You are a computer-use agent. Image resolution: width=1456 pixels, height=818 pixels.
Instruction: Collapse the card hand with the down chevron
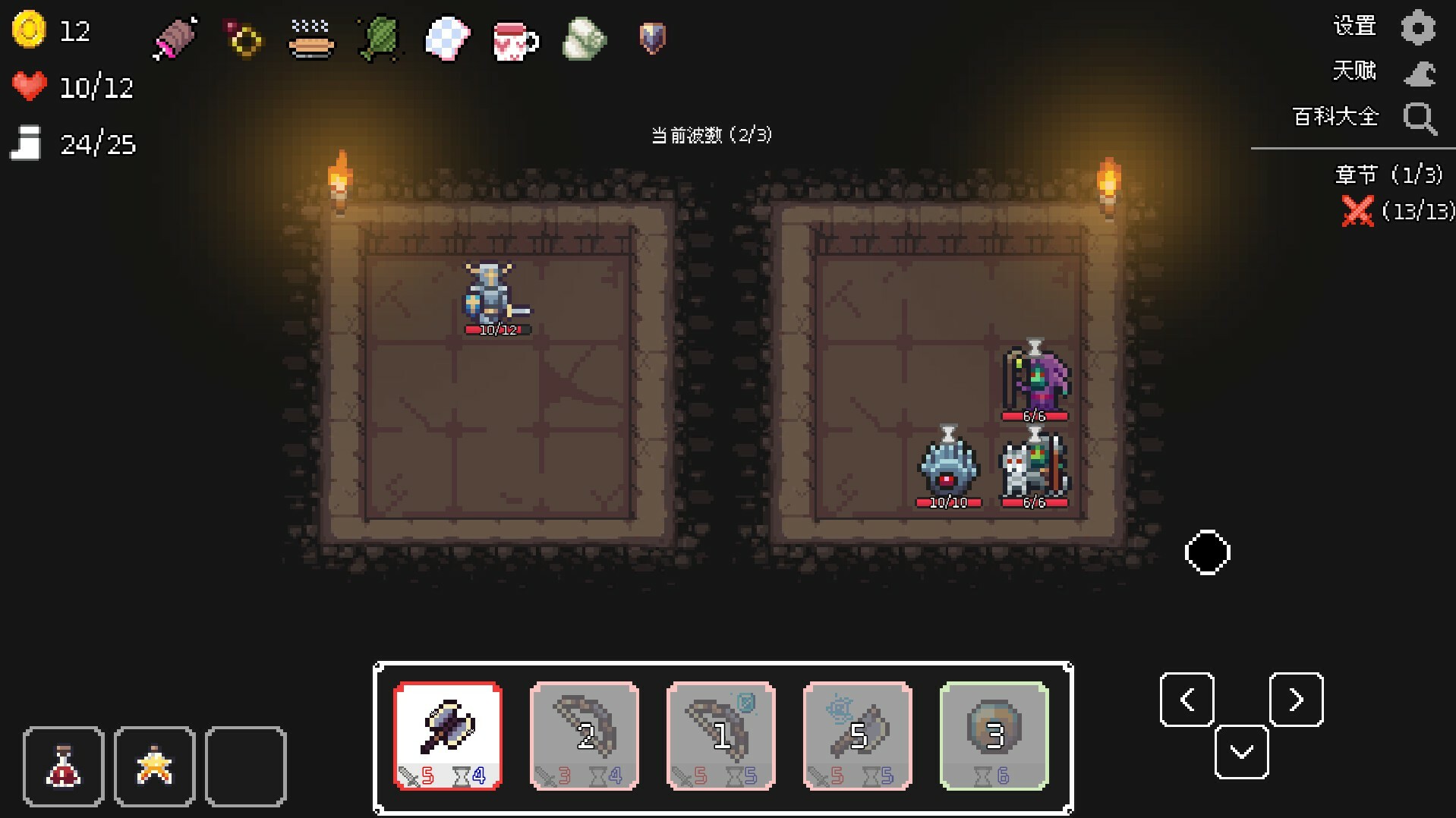click(1242, 753)
